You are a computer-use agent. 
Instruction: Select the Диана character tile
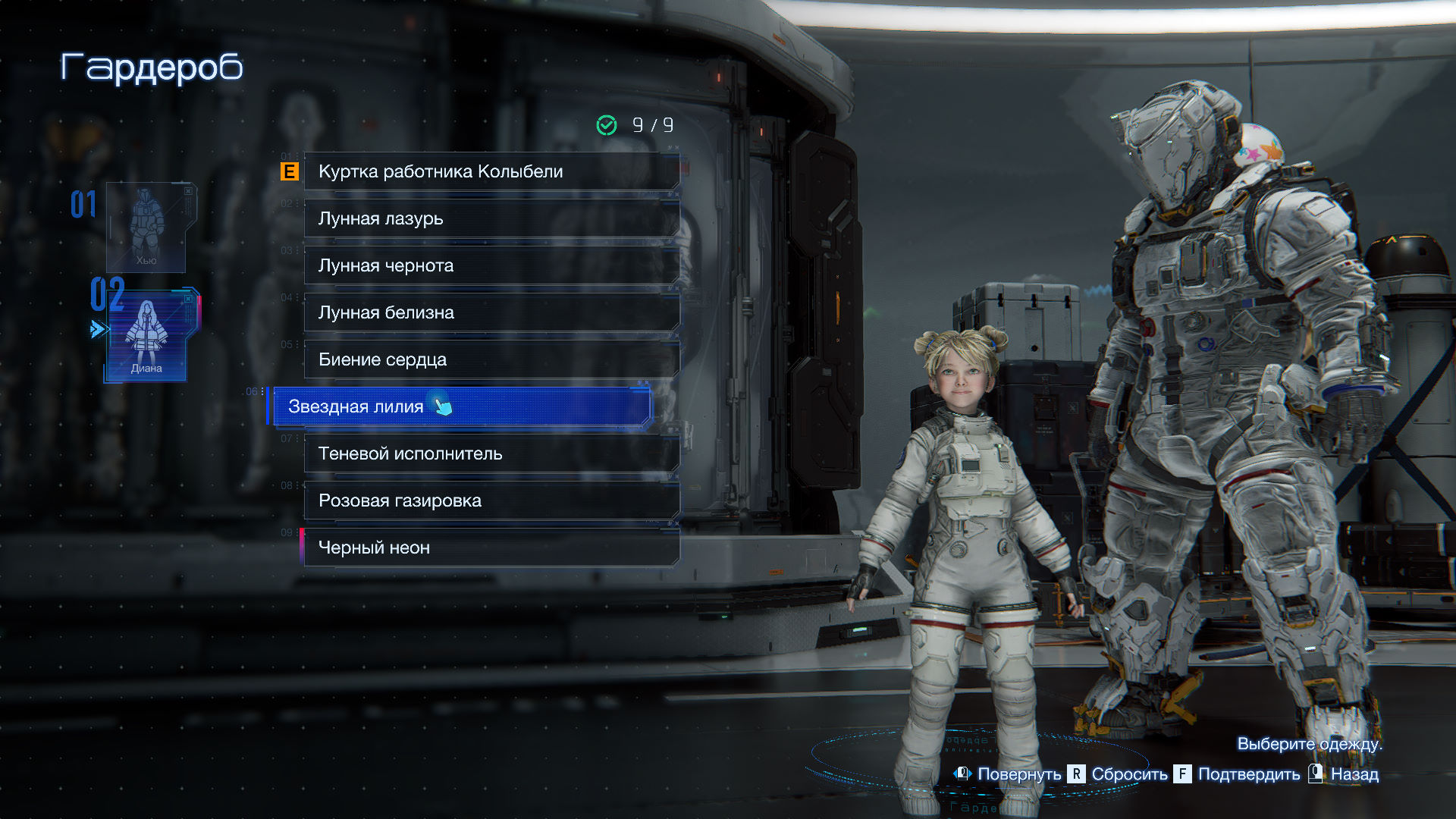click(147, 334)
